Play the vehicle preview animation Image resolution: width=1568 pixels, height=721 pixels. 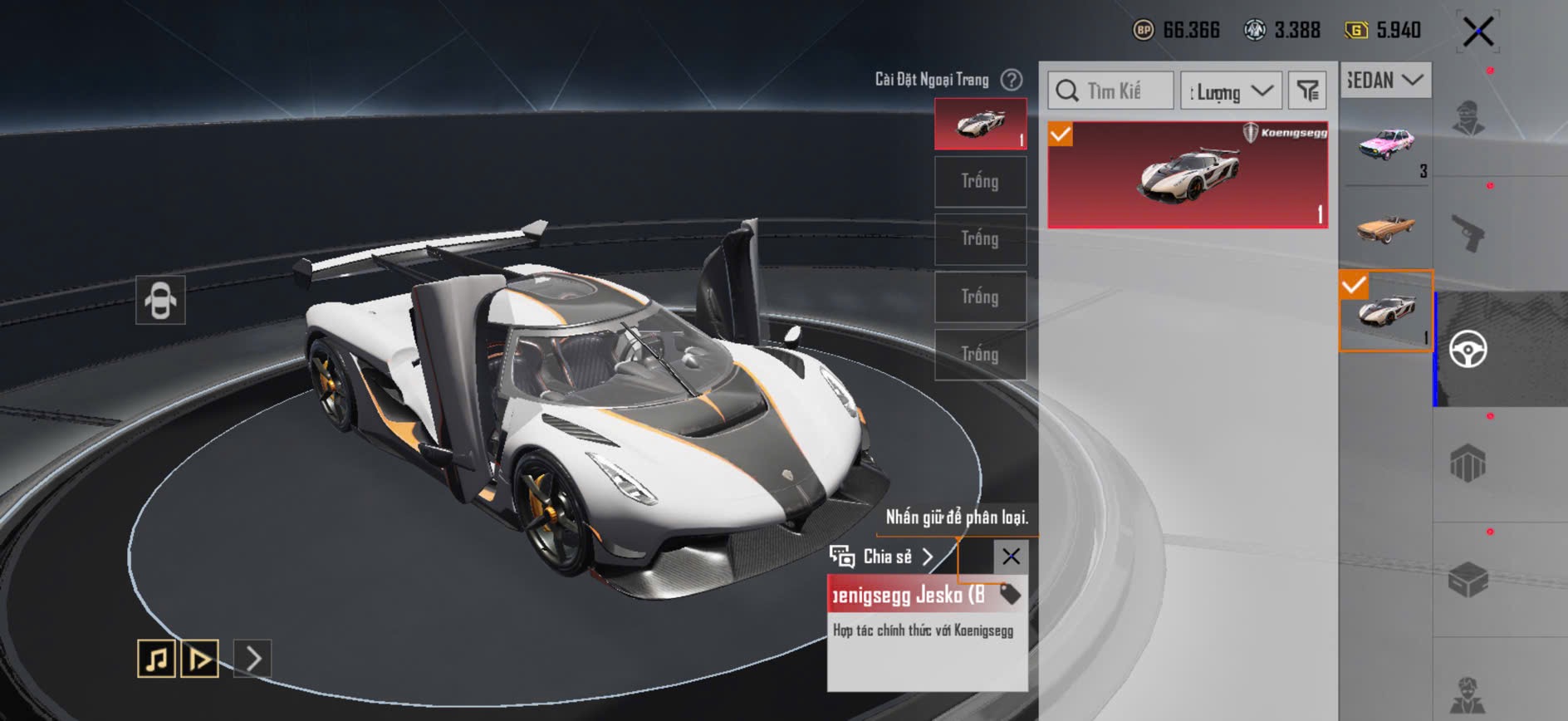pyautogui.click(x=199, y=659)
